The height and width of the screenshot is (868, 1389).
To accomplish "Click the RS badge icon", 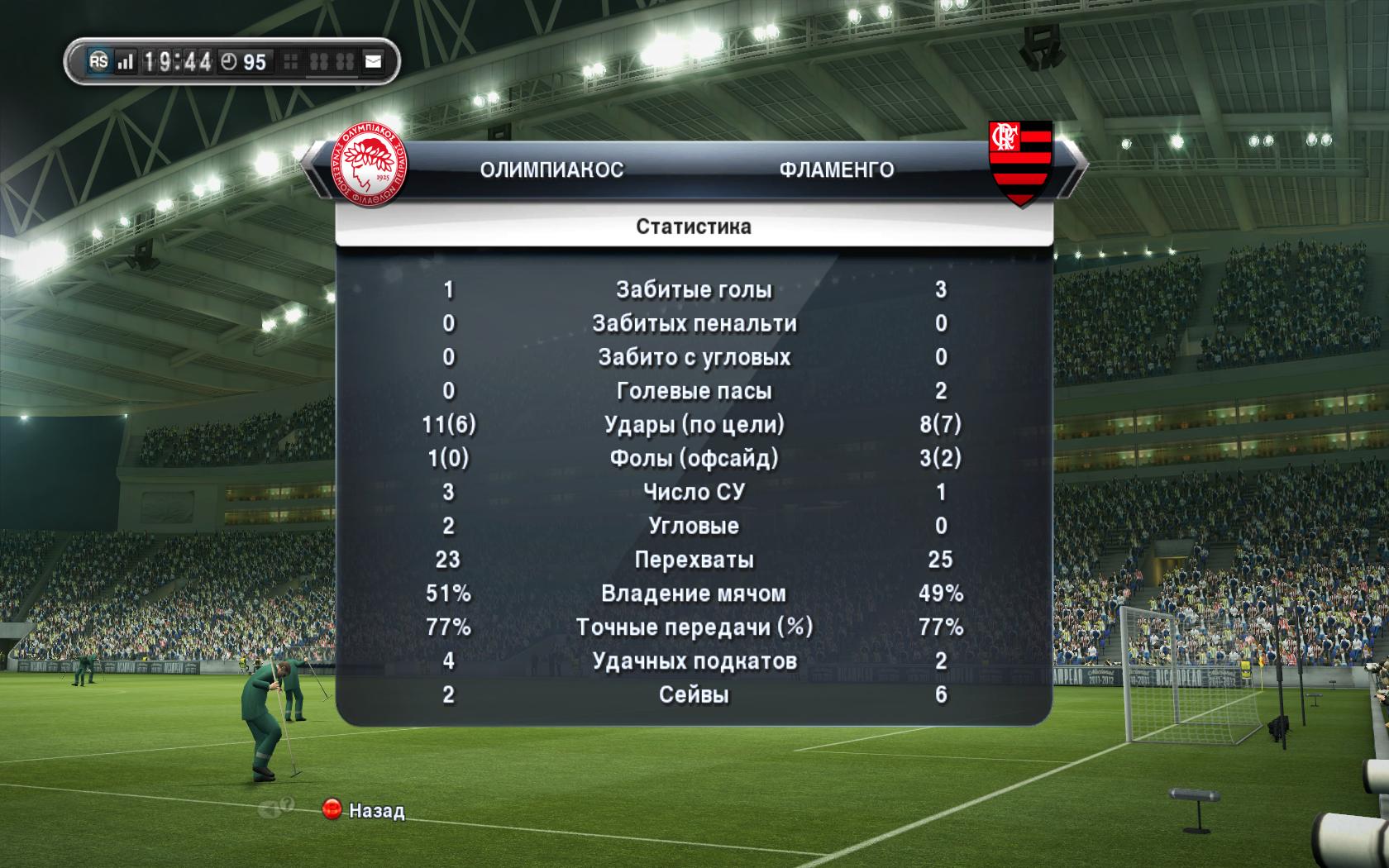I will tap(99, 61).
